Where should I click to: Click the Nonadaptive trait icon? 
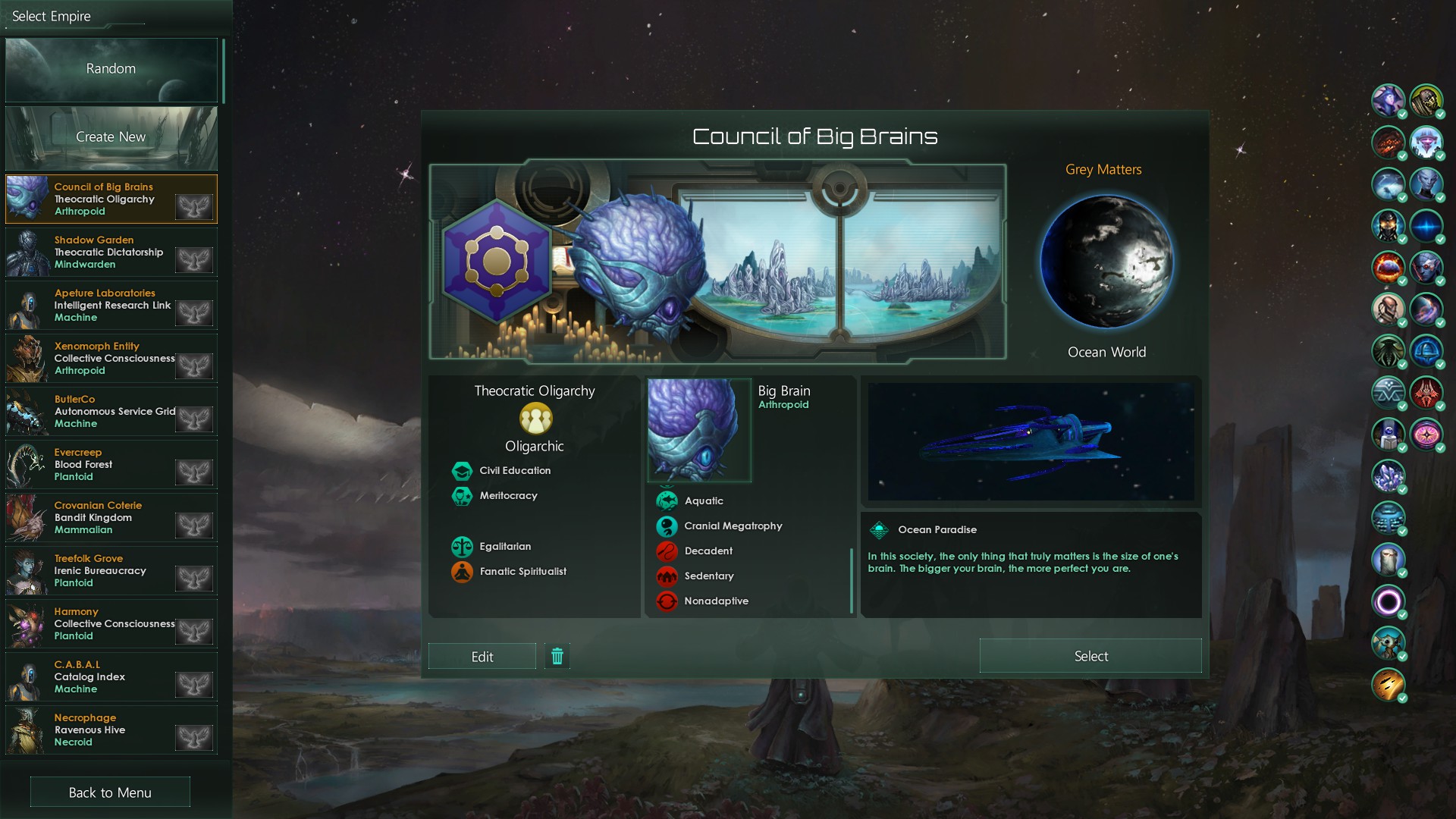(667, 601)
